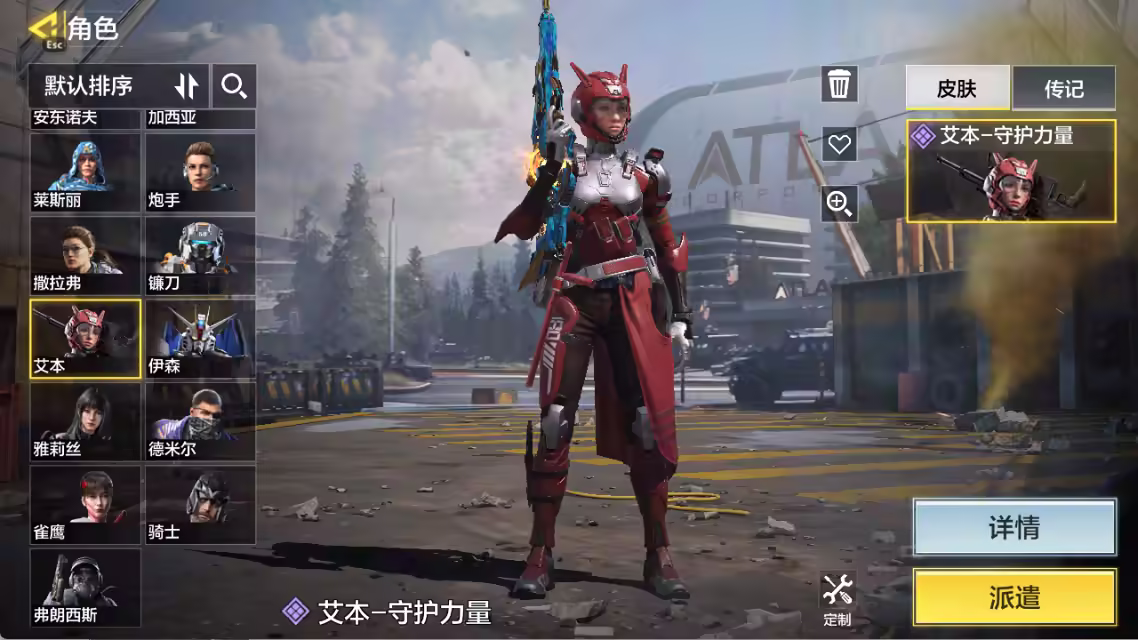Open character search with the magnifier icon

pos(234,86)
